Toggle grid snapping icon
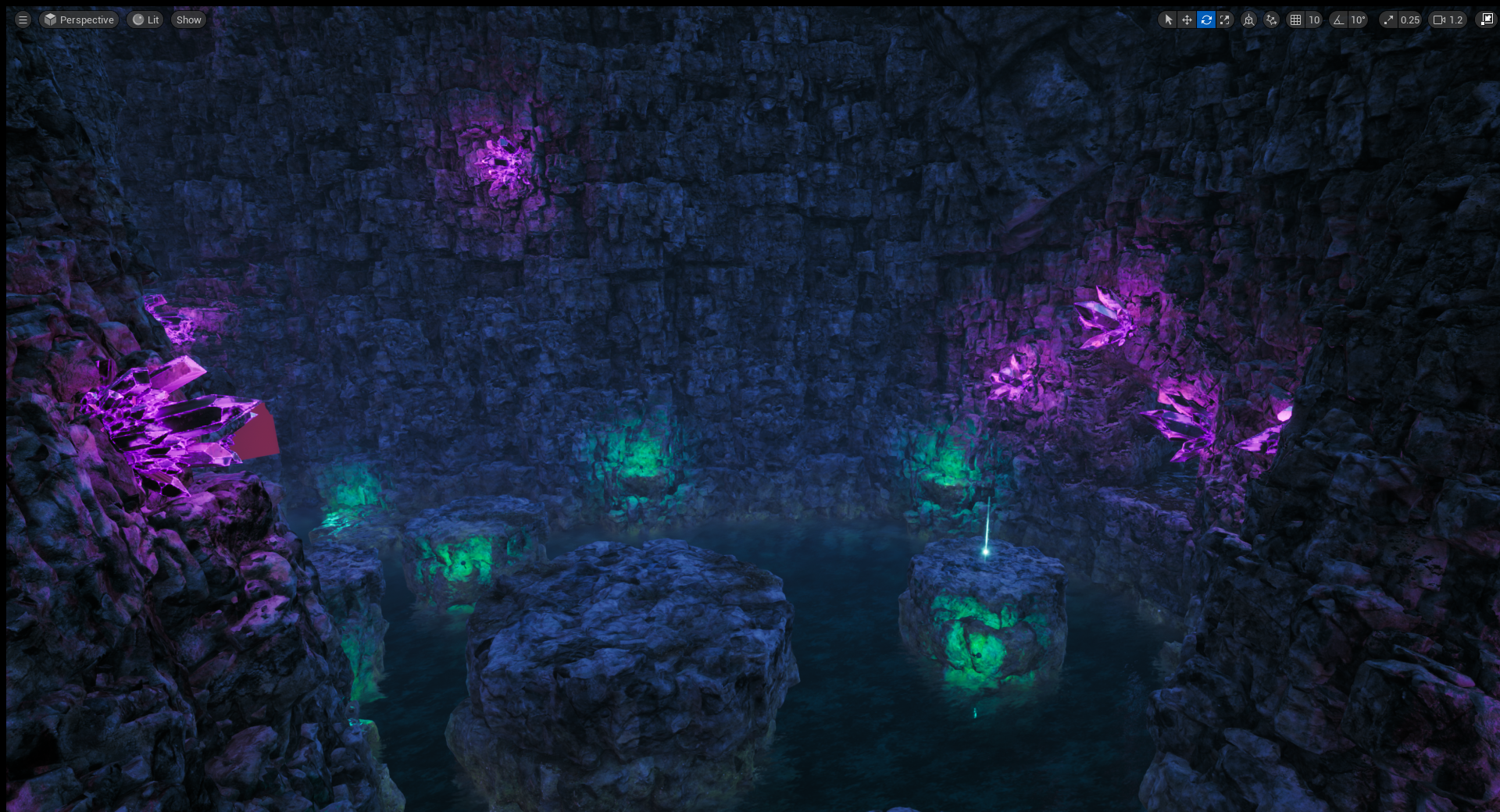Viewport: 1500px width, 812px height. coord(1295,20)
